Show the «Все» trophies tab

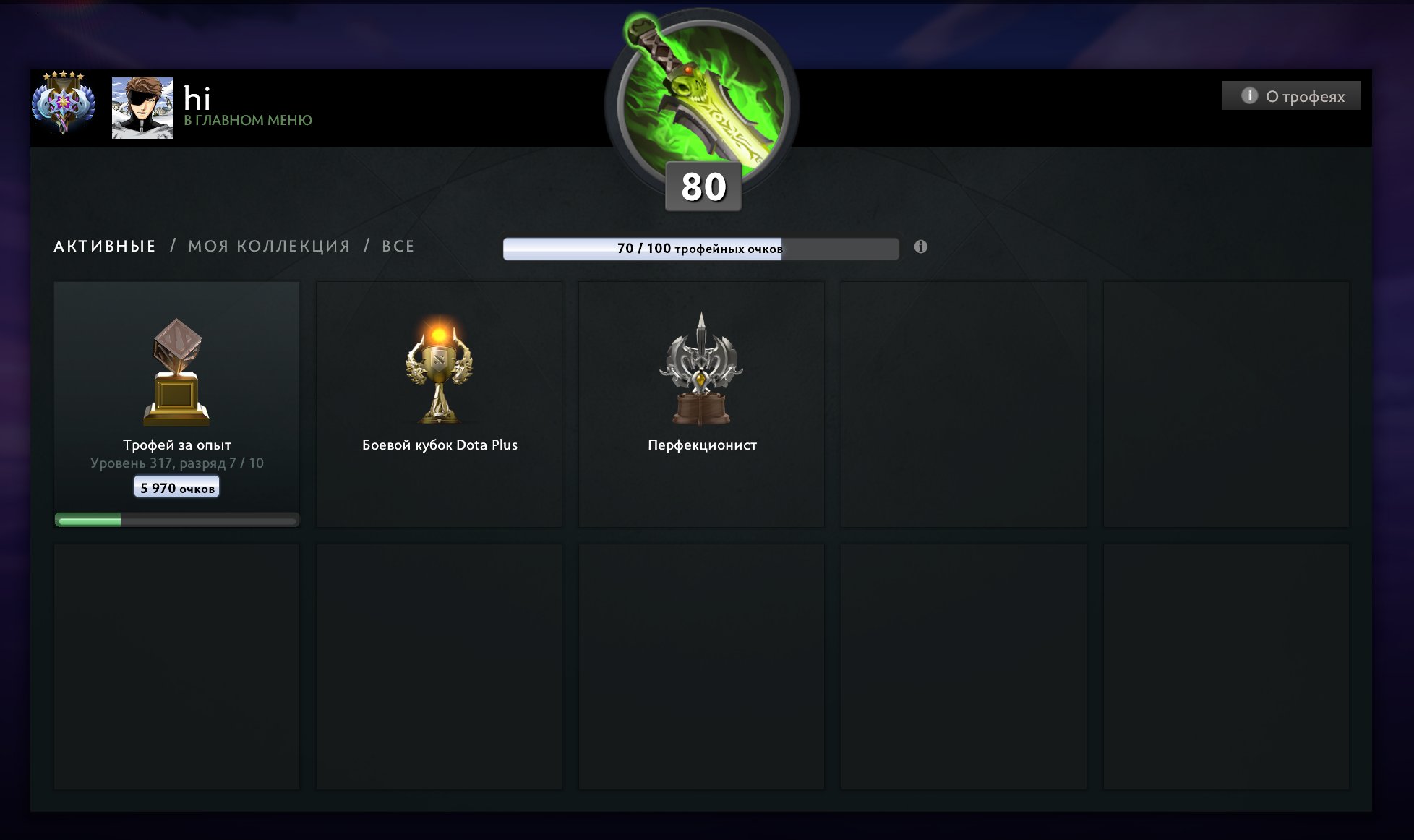(x=398, y=247)
